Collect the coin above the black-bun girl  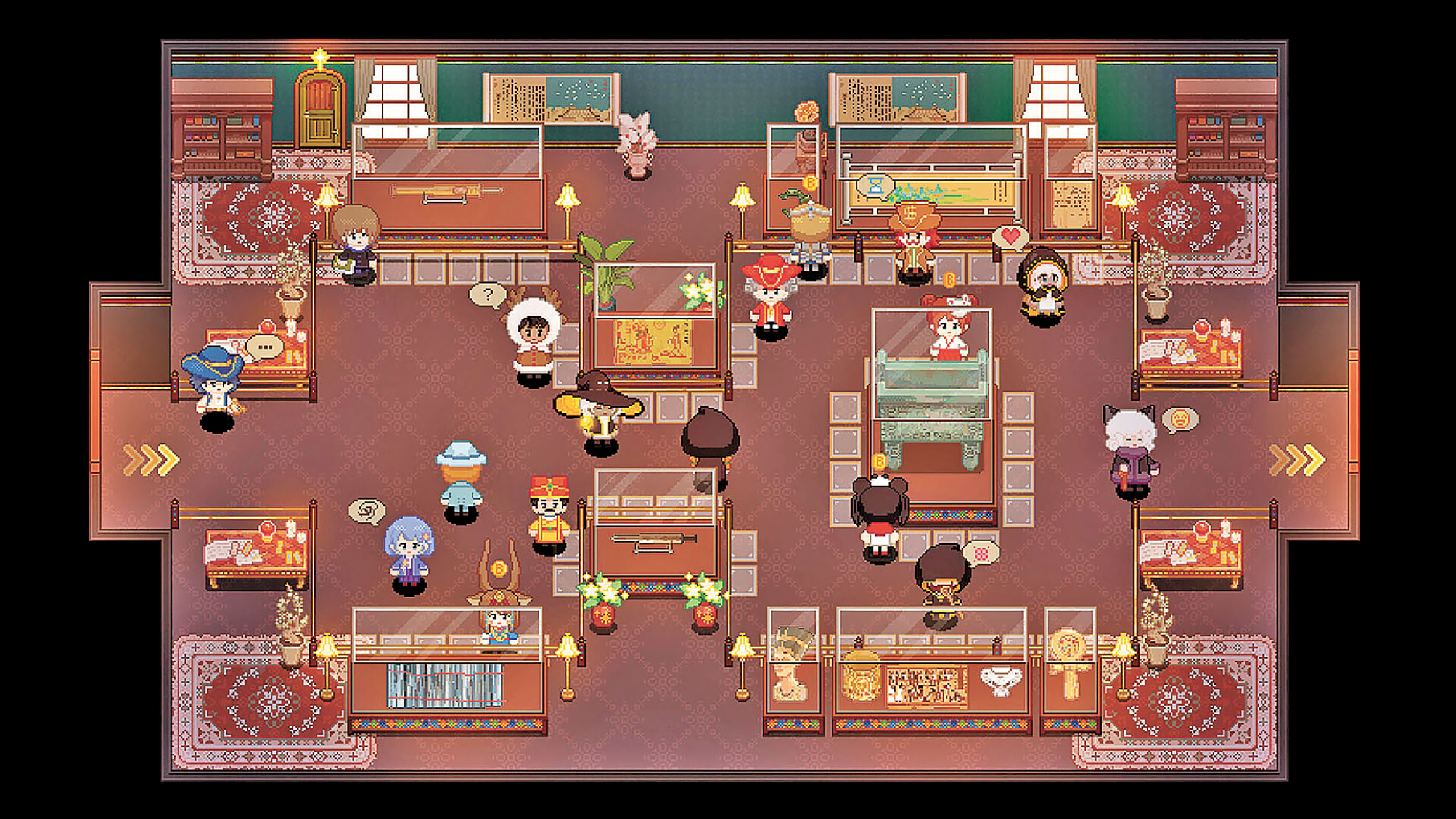pos(880,461)
